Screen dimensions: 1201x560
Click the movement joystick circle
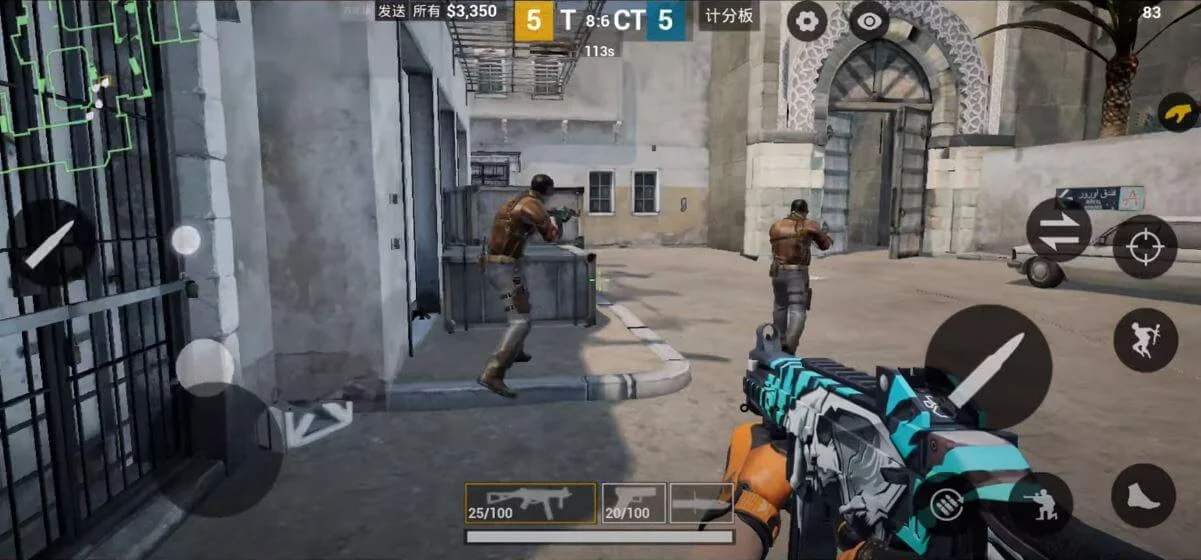click(205, 367)
